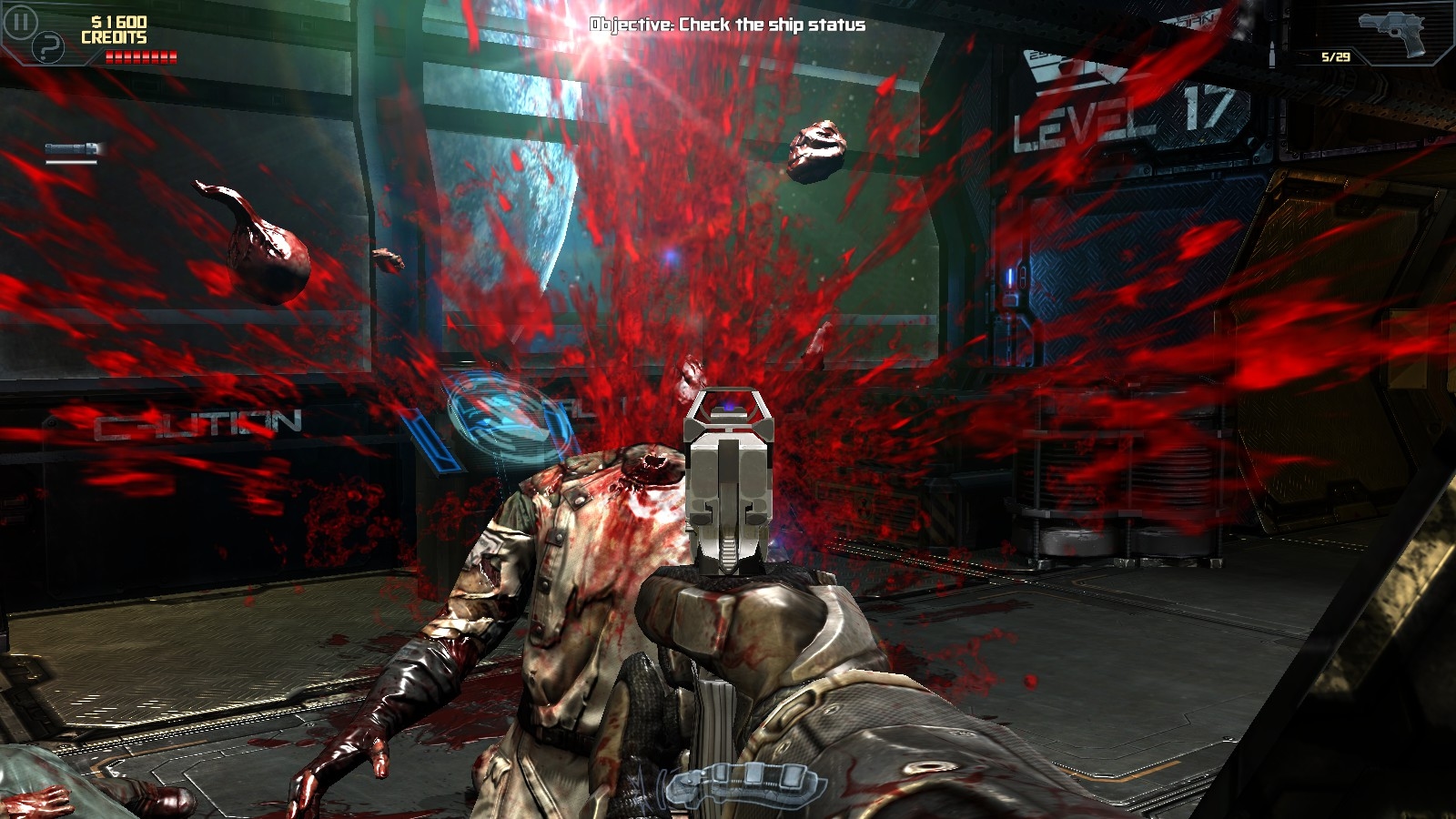Image resolution: width=1456 pixels, height=819 pixels.
Task: Click the ship status objective text
Action: coord(727,25)
